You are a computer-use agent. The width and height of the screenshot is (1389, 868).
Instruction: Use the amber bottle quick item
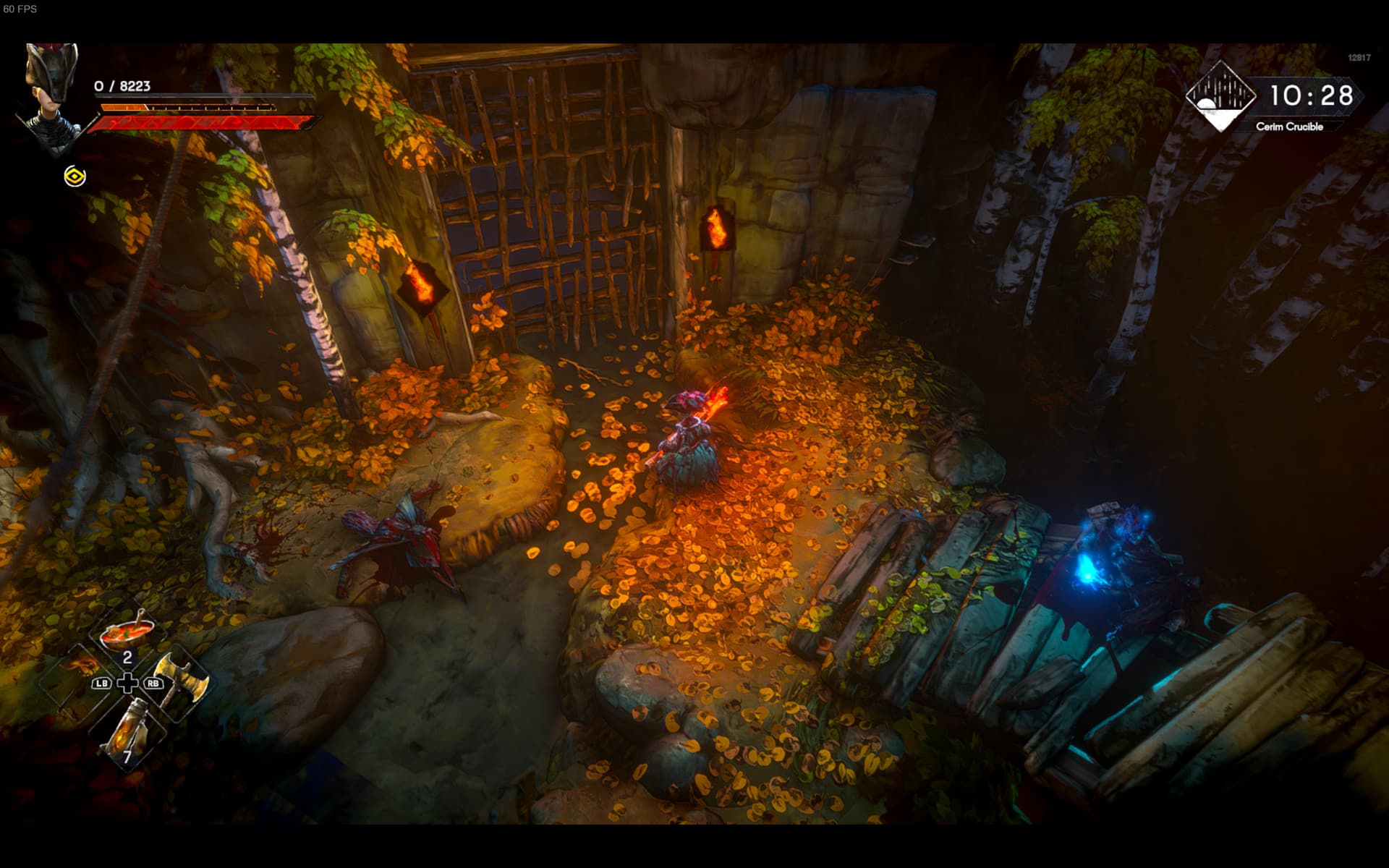pyautogui.click(x=127, y=731)
